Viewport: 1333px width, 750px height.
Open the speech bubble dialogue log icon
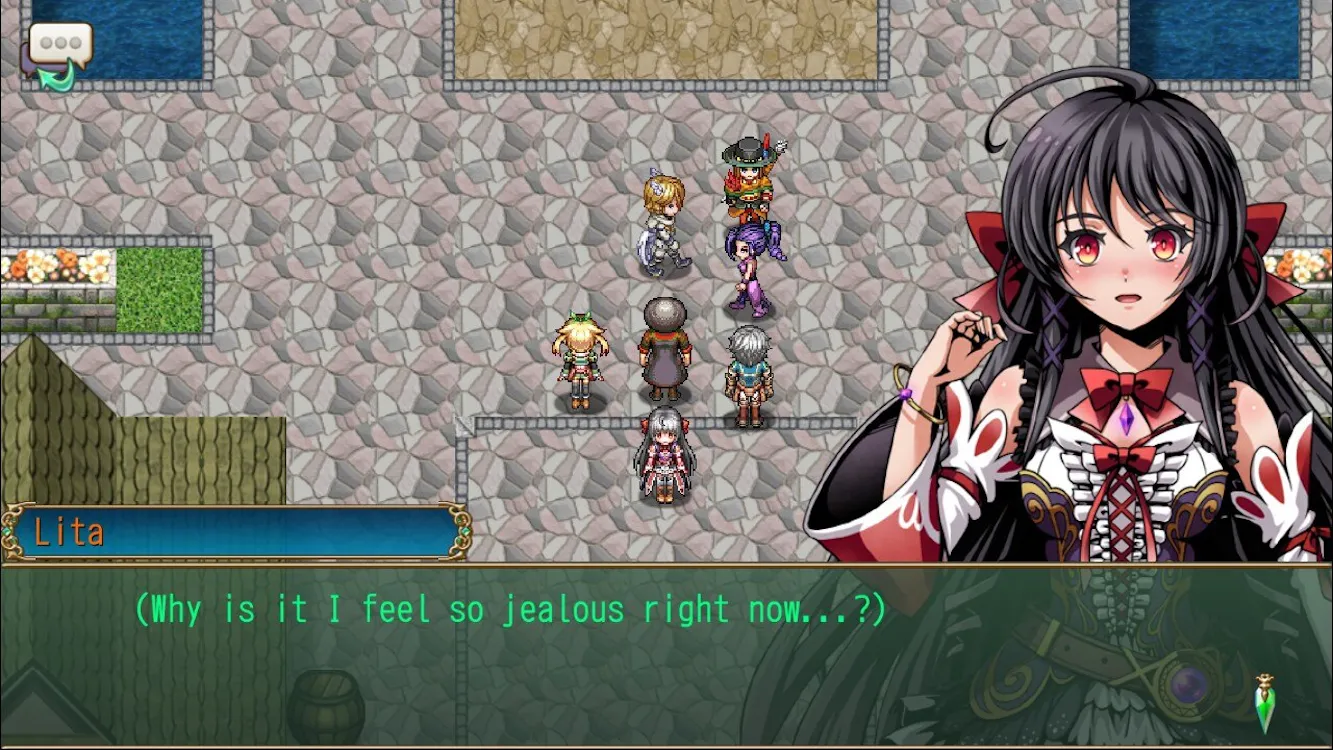click(58, 51)
